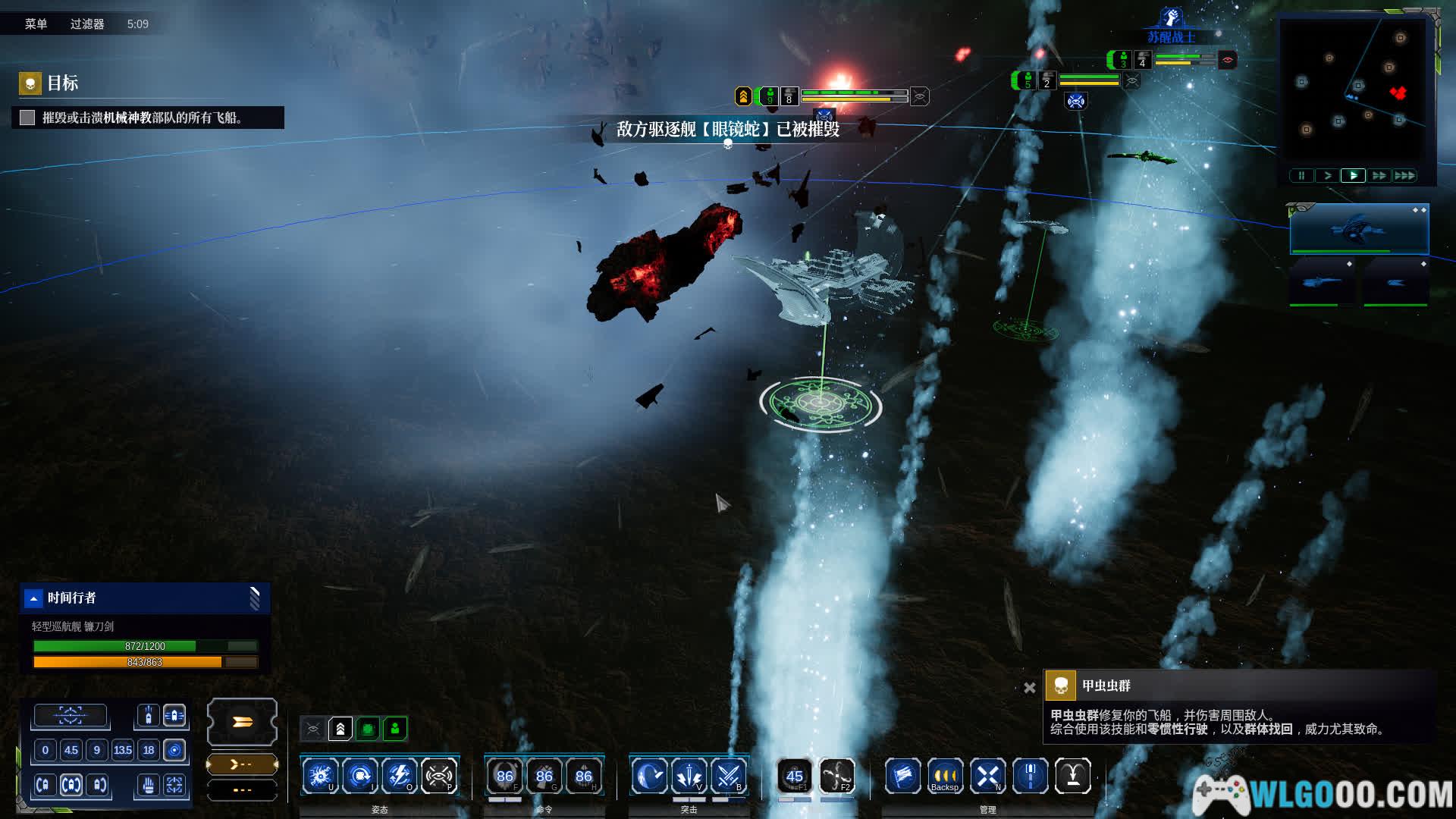Trigger the swirling swarm ability F2

click(x=836, y=776)
